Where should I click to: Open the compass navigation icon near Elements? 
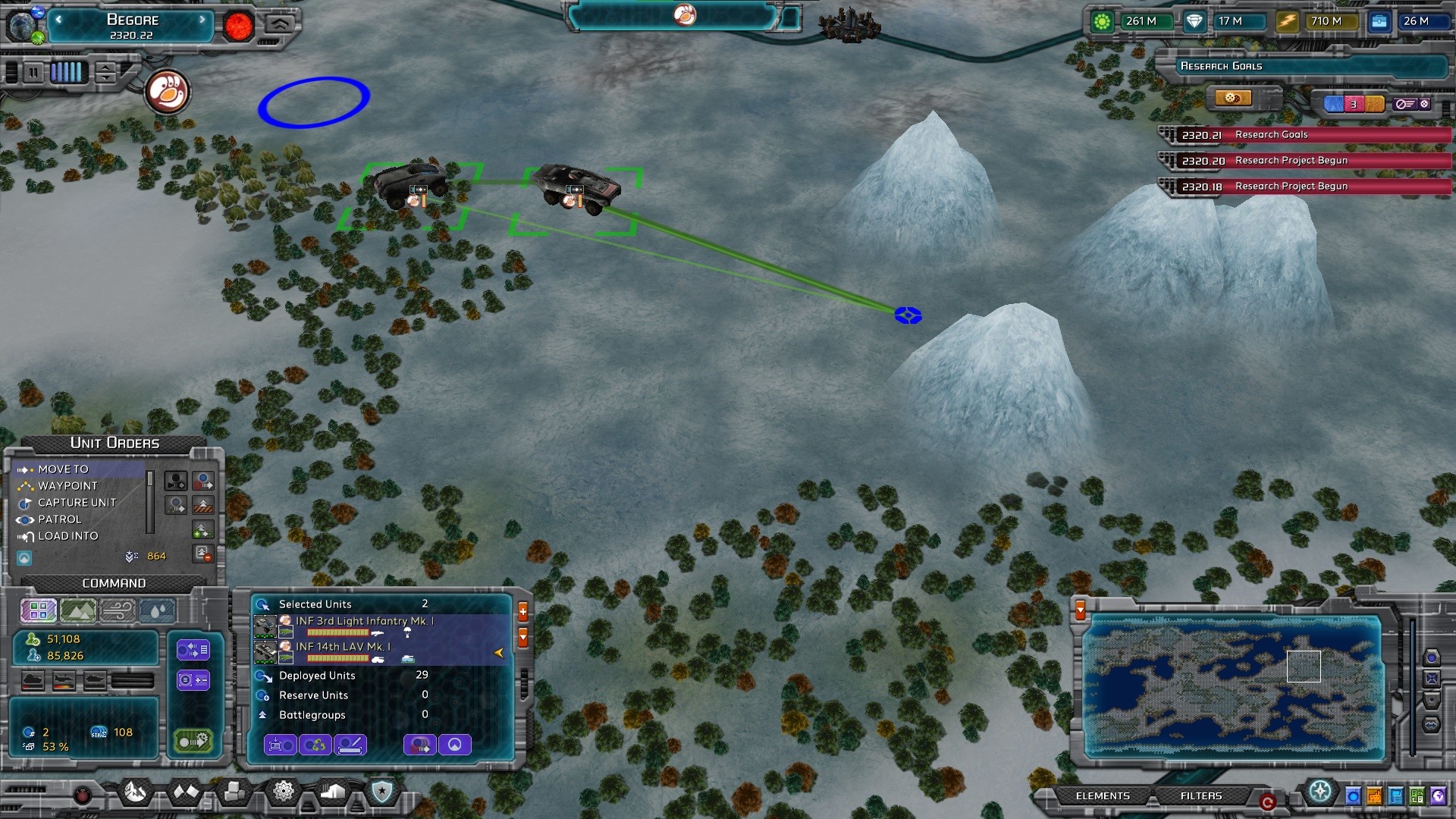(1319, 792)
